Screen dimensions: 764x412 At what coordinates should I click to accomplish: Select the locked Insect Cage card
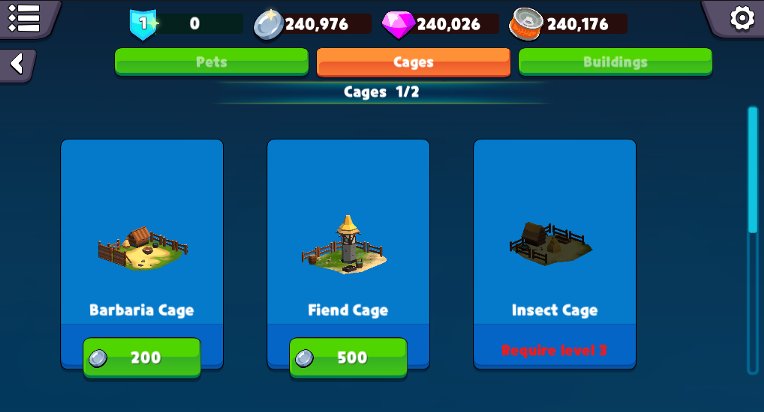(554, 250)
